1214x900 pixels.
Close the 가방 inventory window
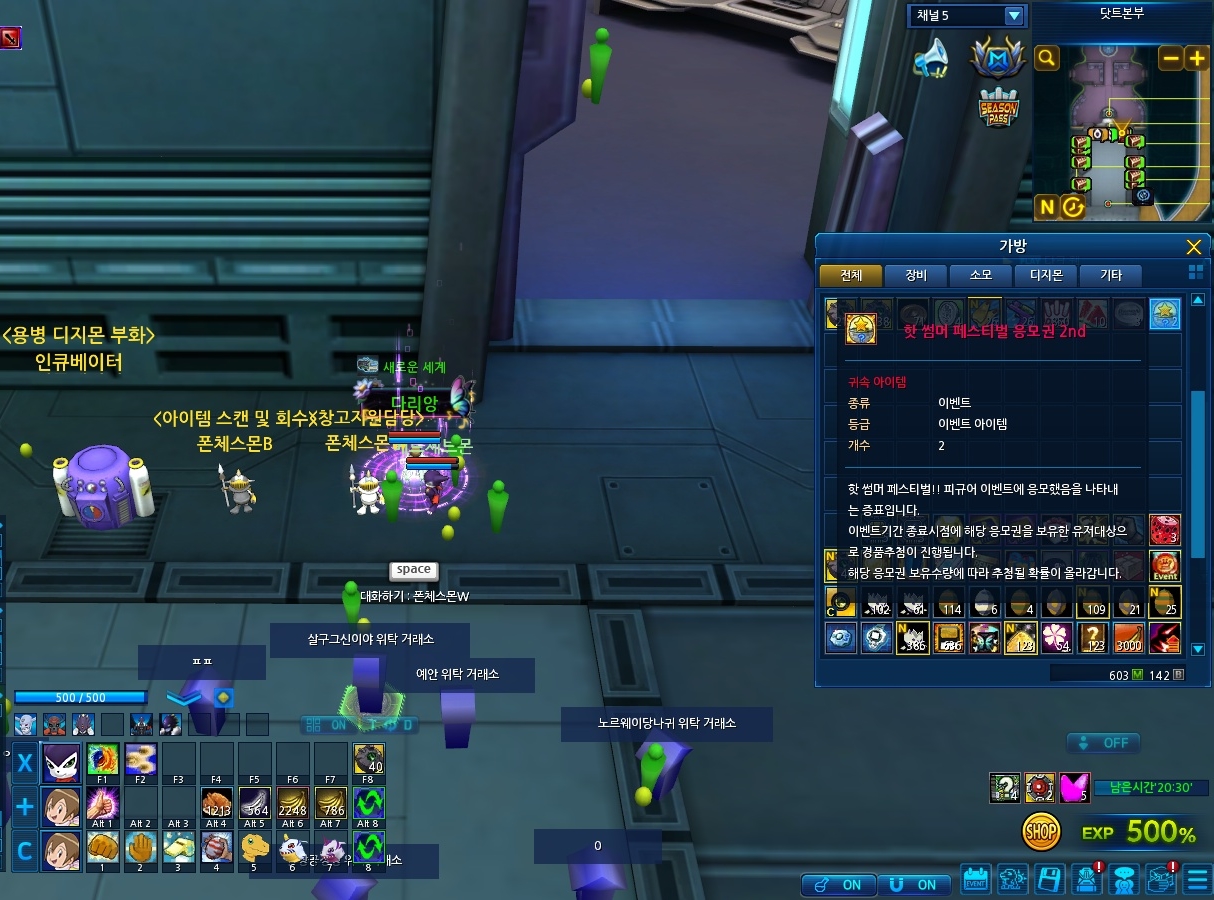point(1193,248)
